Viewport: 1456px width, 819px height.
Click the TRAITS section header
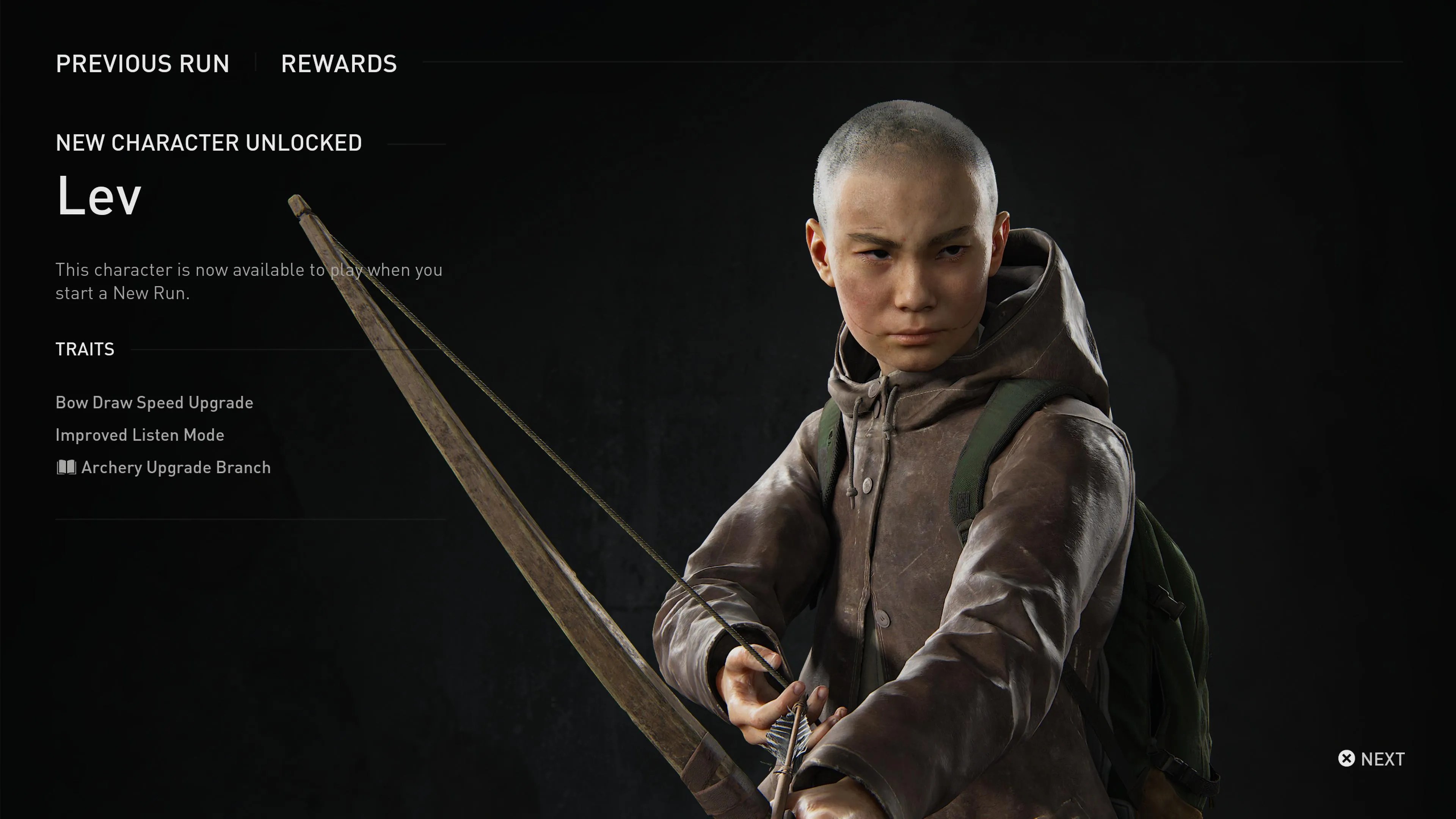pyautogui.click(x=84, y=349)
